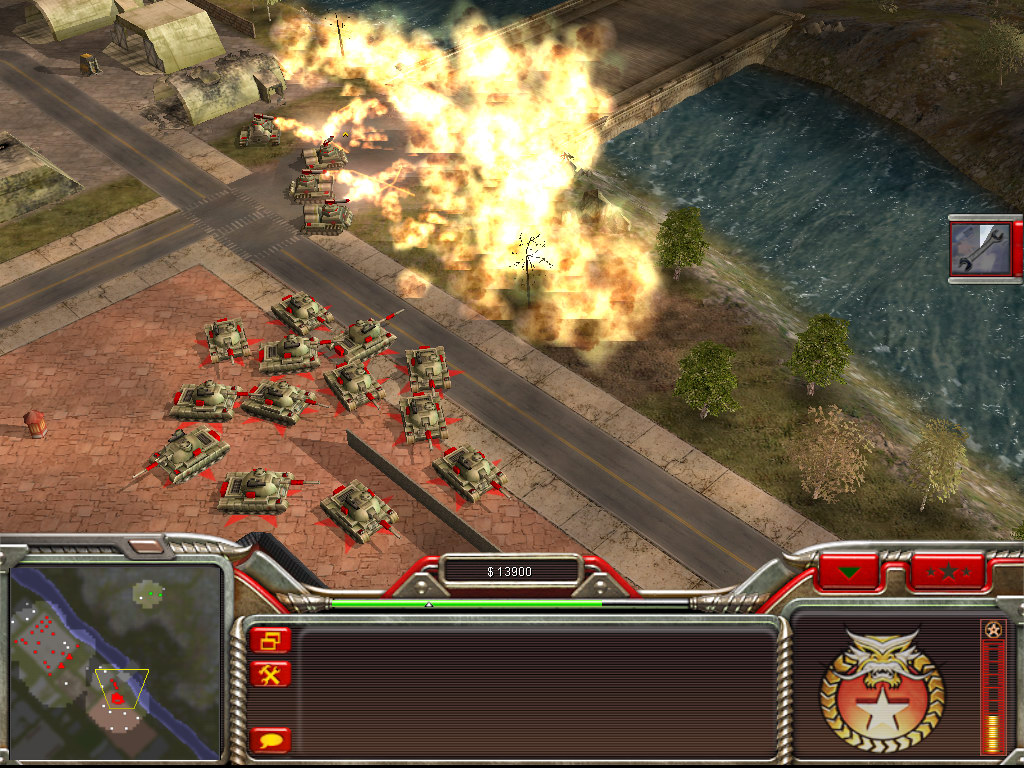Hide the control bar with the green arrow
1024x768 pixels.
coord(848,572)
